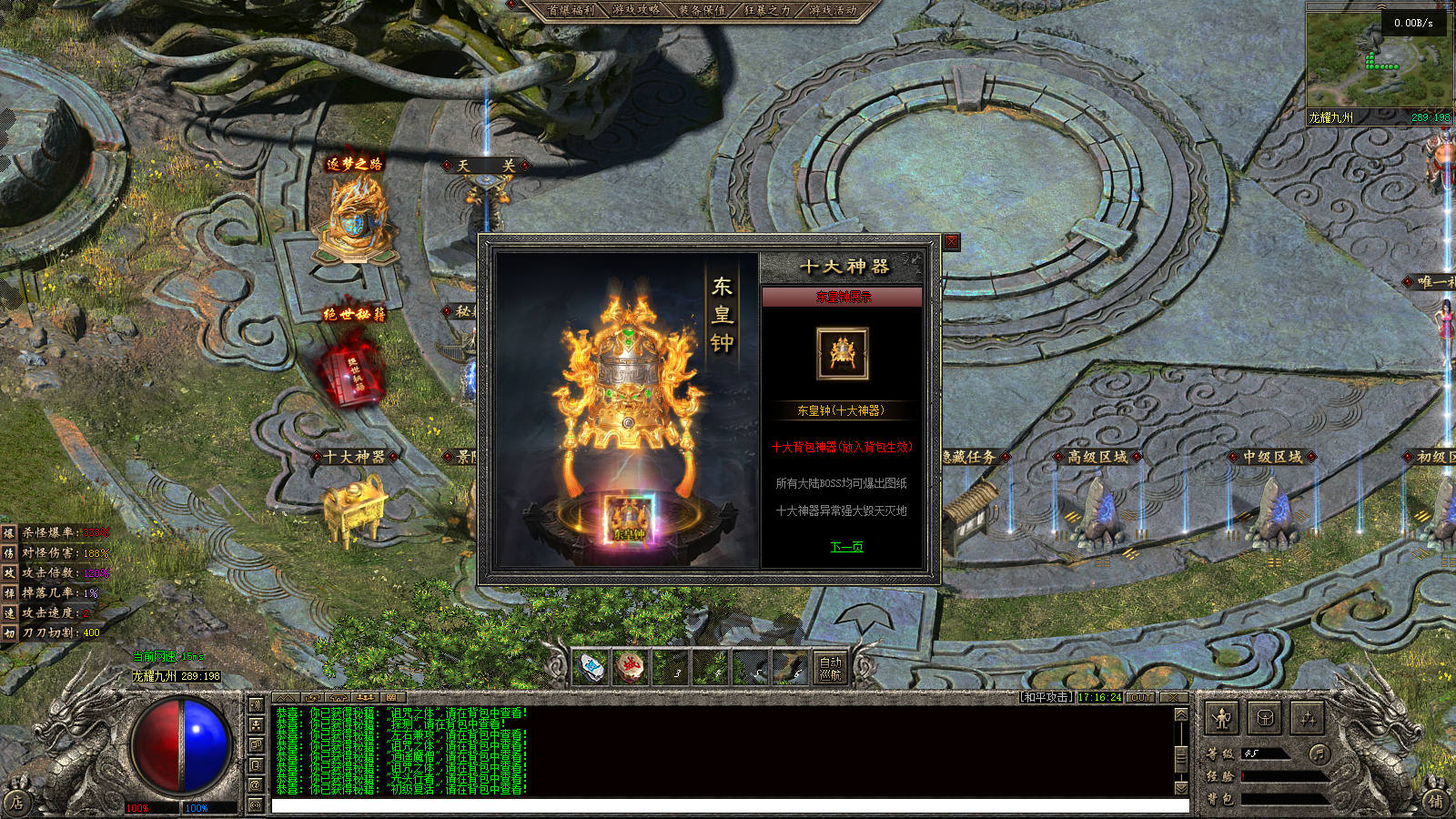Select the 东皇钟 artifact icon in the panel
1456x819 pixels.
[x=842, y=353]
